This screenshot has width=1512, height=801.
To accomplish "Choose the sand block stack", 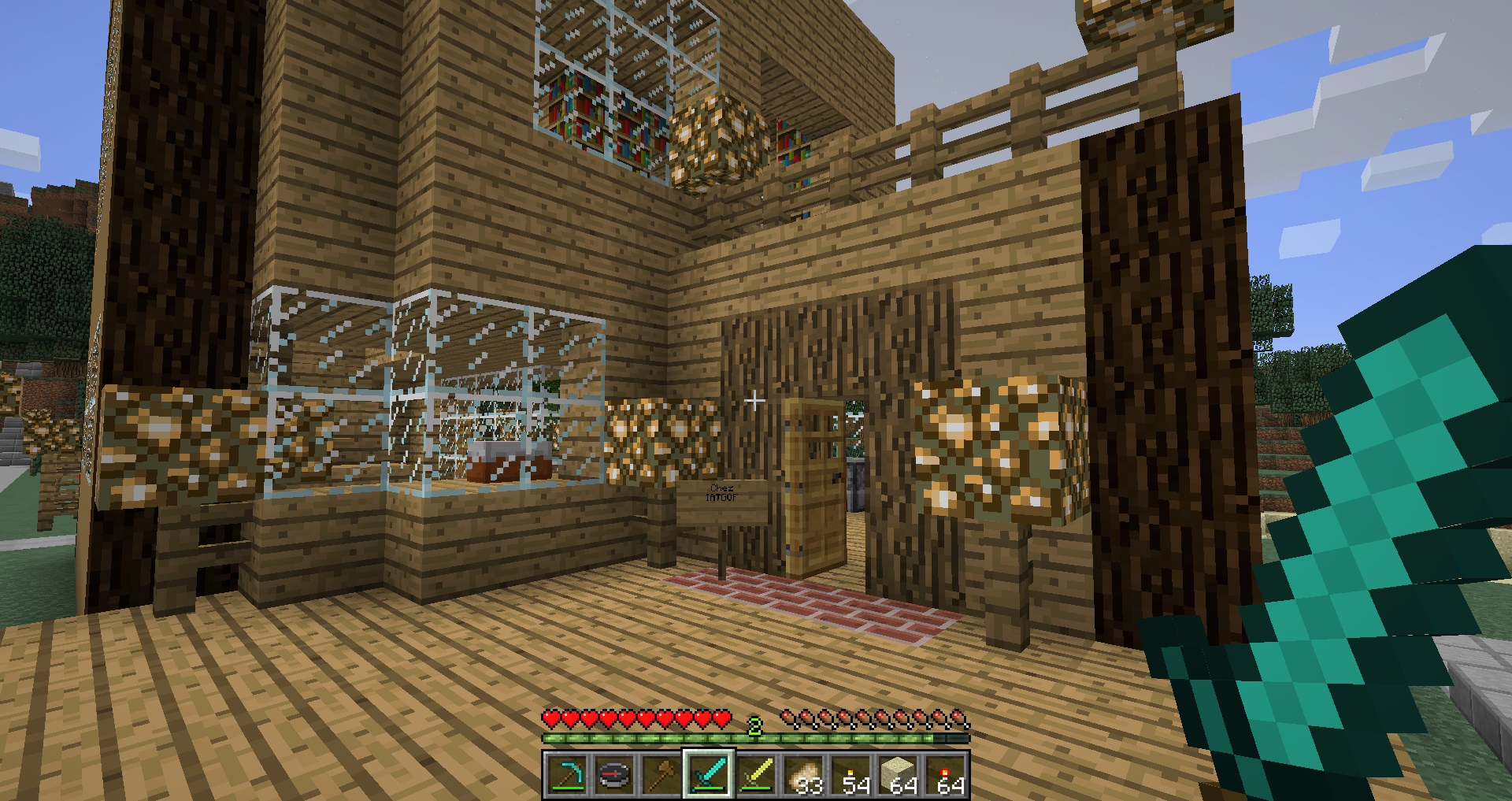I will pyautogui.click(x=899, y=775).
